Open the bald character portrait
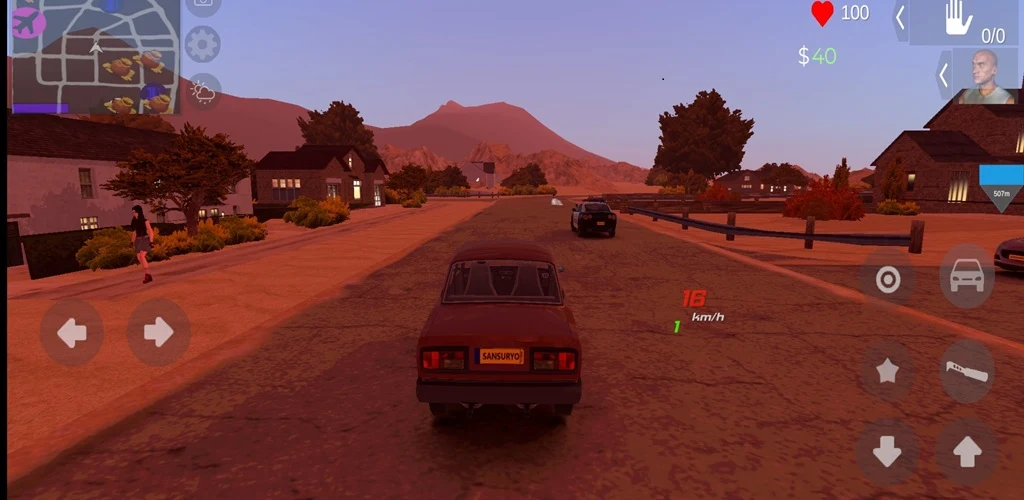The height and width of the screenshot is (500, 1024). point(986,75)
